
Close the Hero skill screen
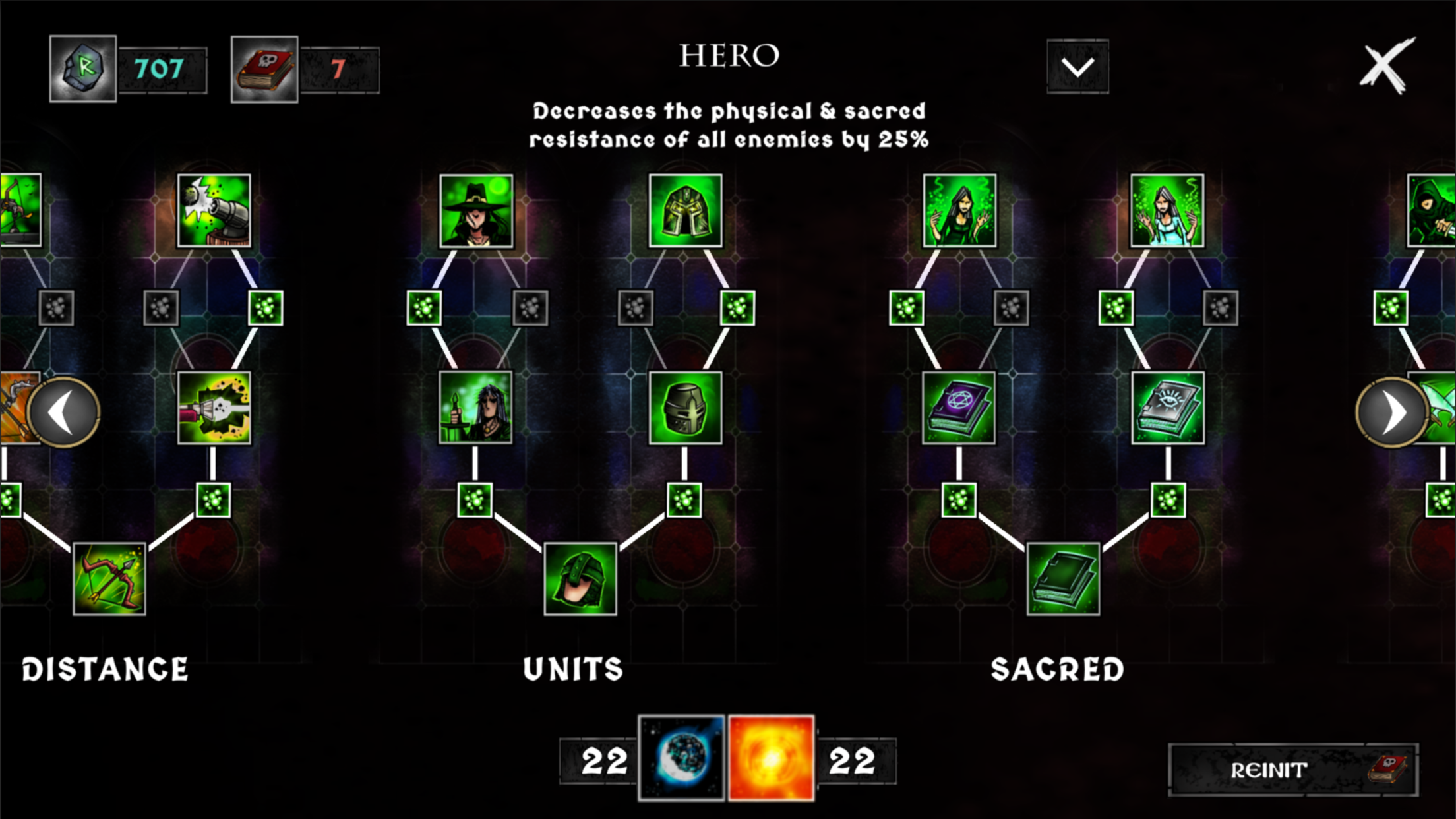[1386, 65]
